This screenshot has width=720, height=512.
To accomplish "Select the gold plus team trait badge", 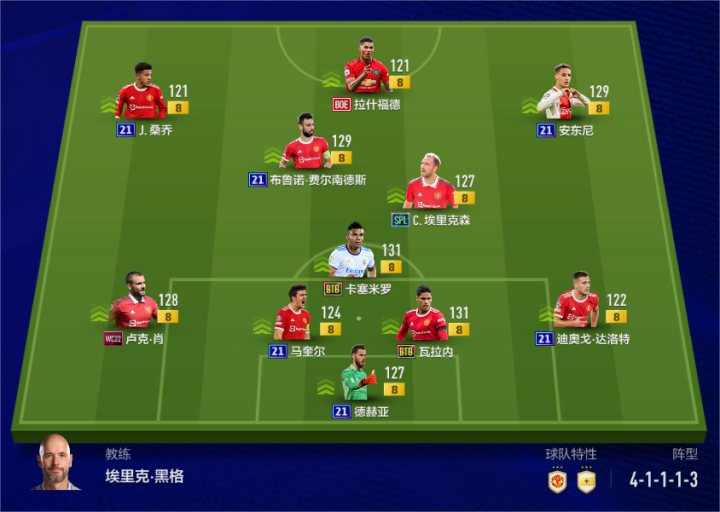I will coord(586,480).
